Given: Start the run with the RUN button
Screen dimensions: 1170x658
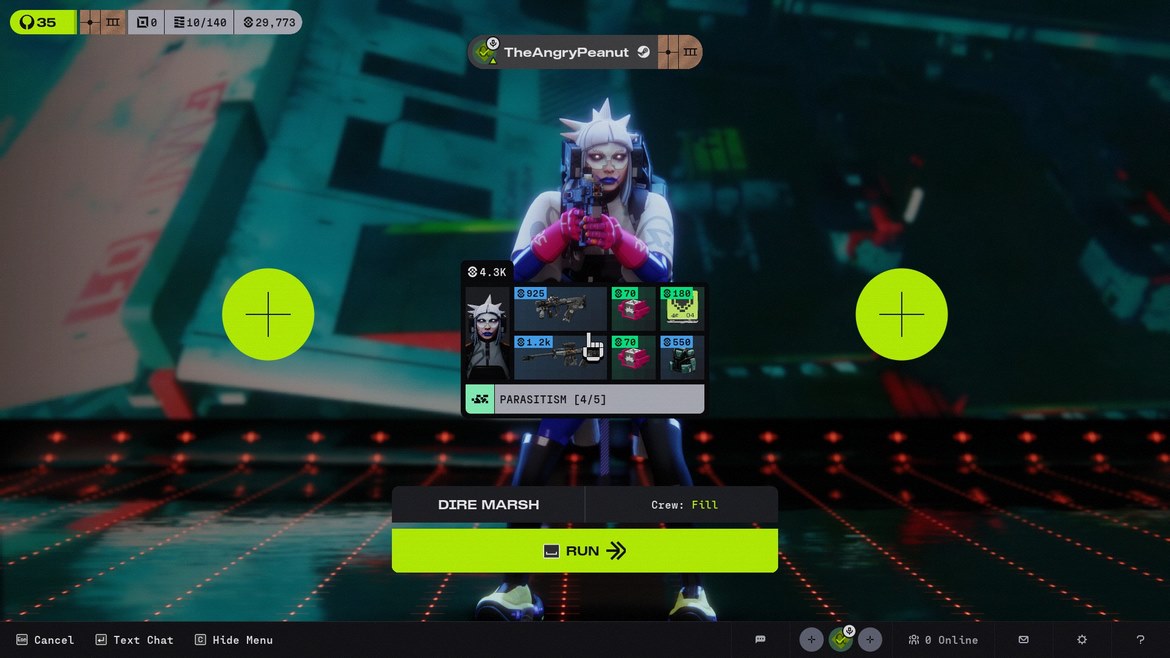Looking at the screenshot, I should (584, 551).
